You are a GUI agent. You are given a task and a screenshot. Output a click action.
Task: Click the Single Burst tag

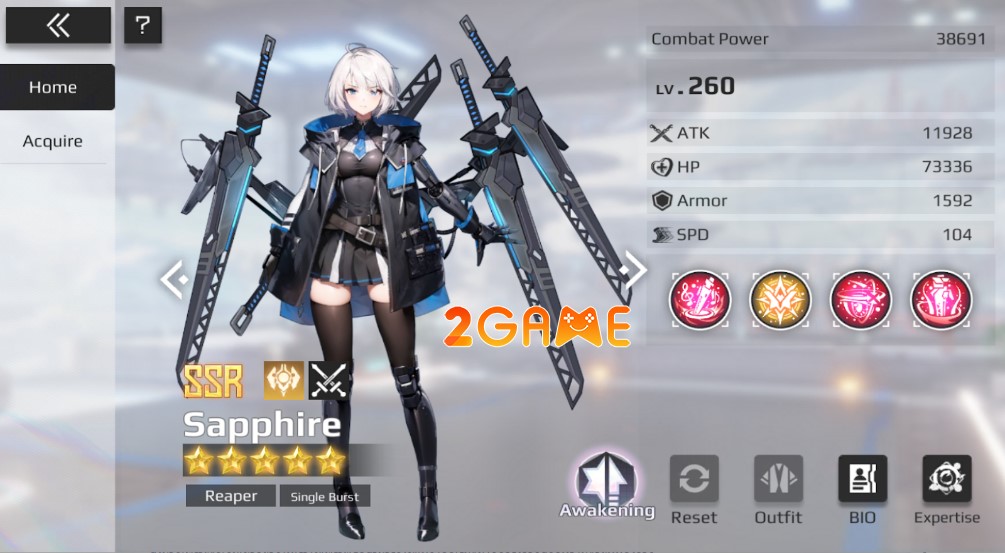(325, 496)
